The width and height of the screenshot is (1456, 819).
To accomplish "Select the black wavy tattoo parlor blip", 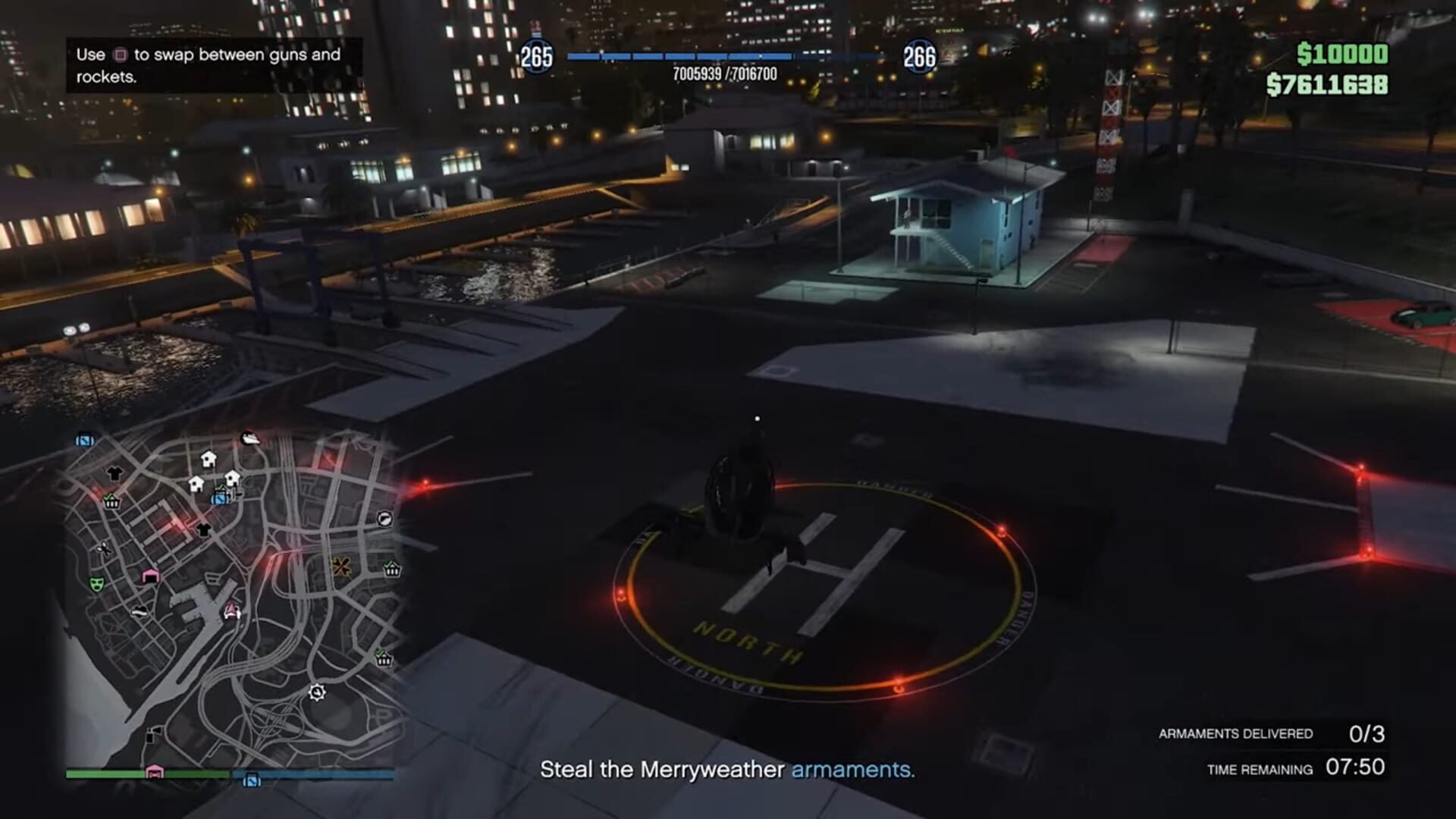I will pos(139,612).
